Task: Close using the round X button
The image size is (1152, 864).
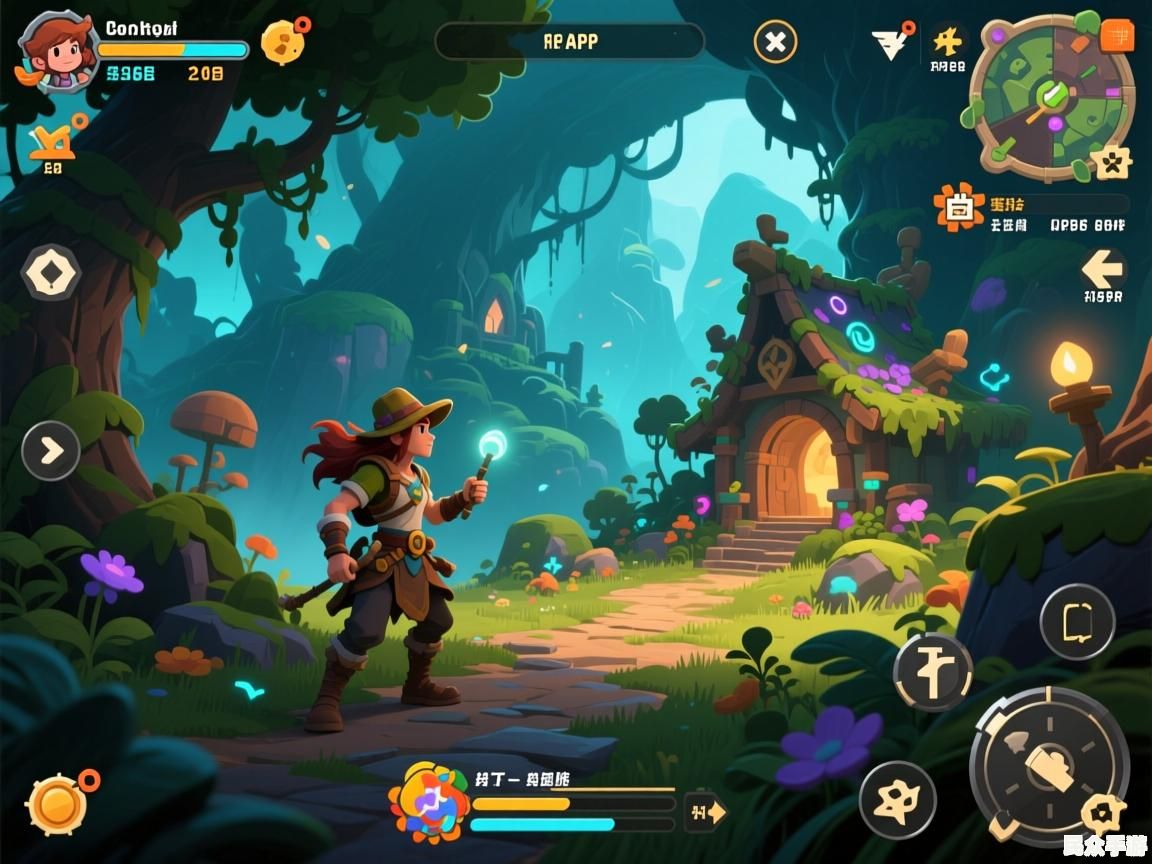Action: point(775,42)
